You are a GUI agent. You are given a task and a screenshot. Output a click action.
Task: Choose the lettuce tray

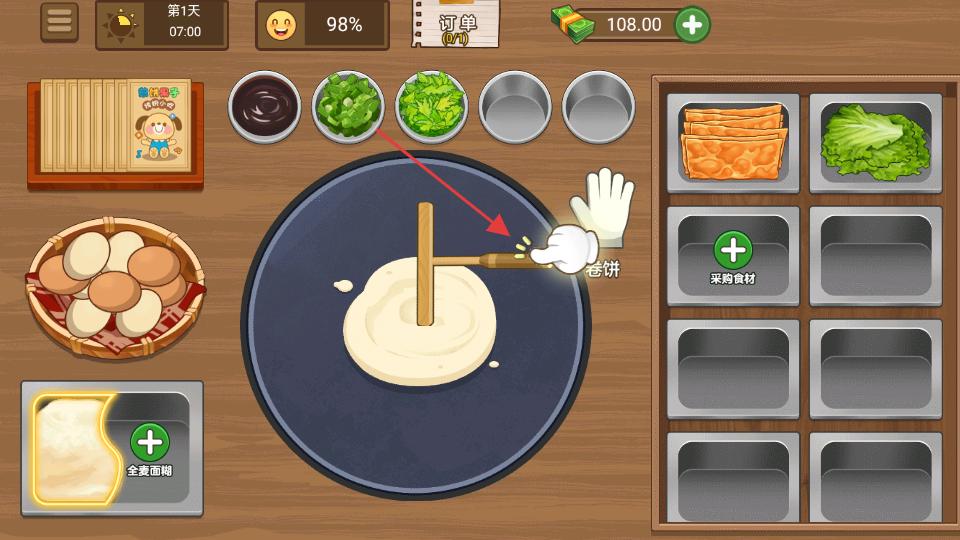coord(875,142)
